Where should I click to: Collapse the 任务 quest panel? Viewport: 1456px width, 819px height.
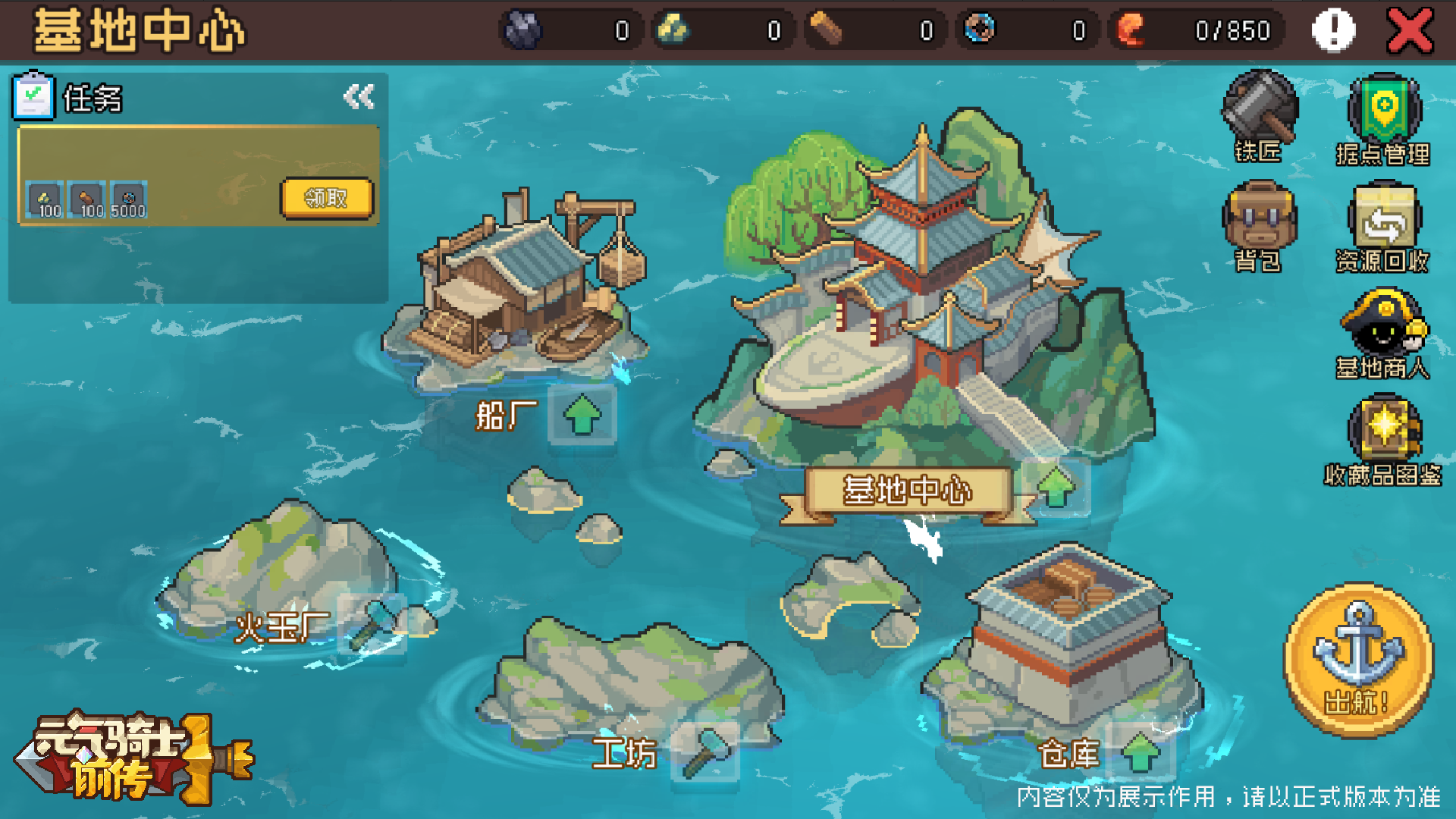click(x=359, y=97)
